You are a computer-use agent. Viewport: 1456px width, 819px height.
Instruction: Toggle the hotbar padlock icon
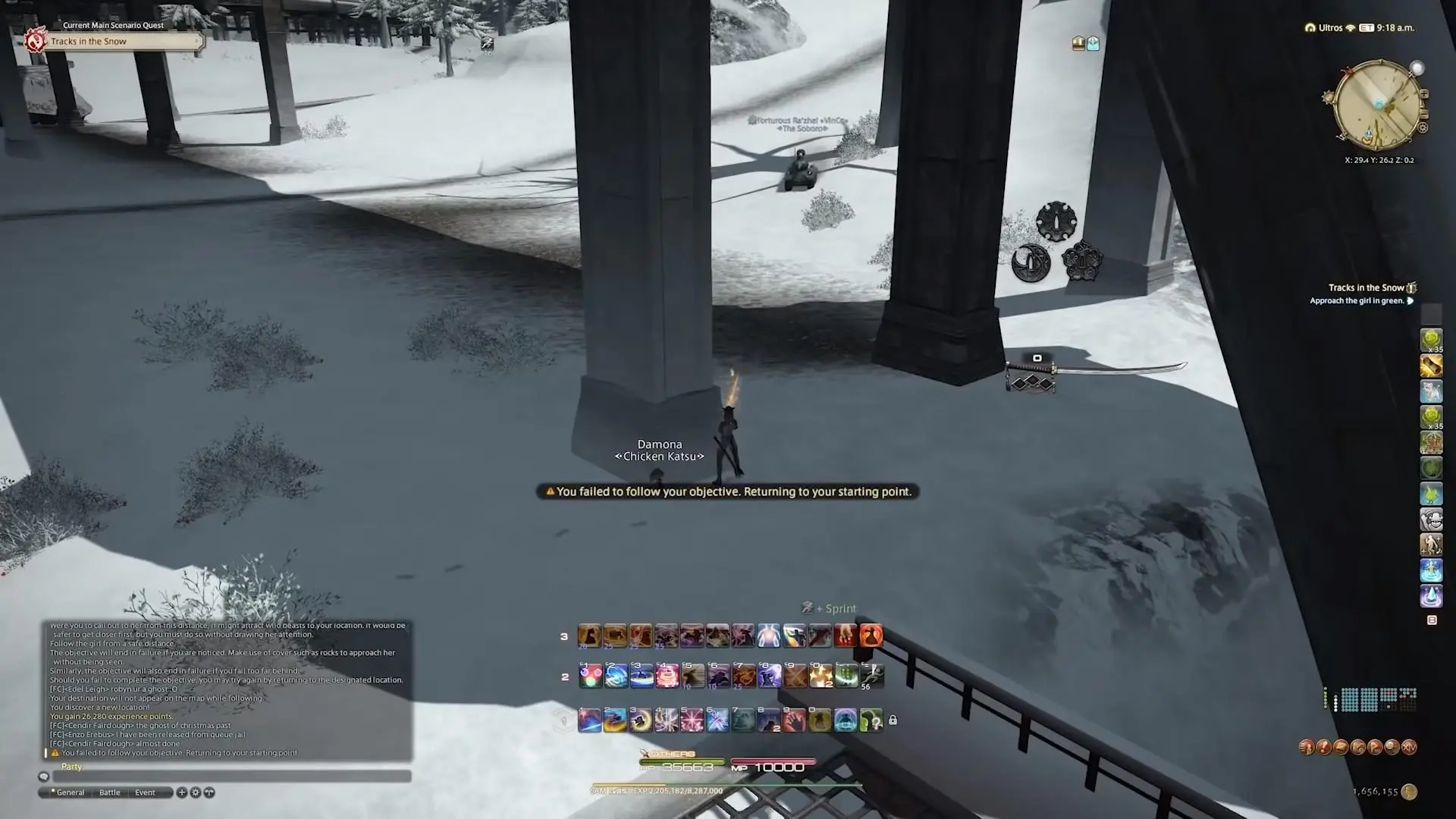[893, 720]
